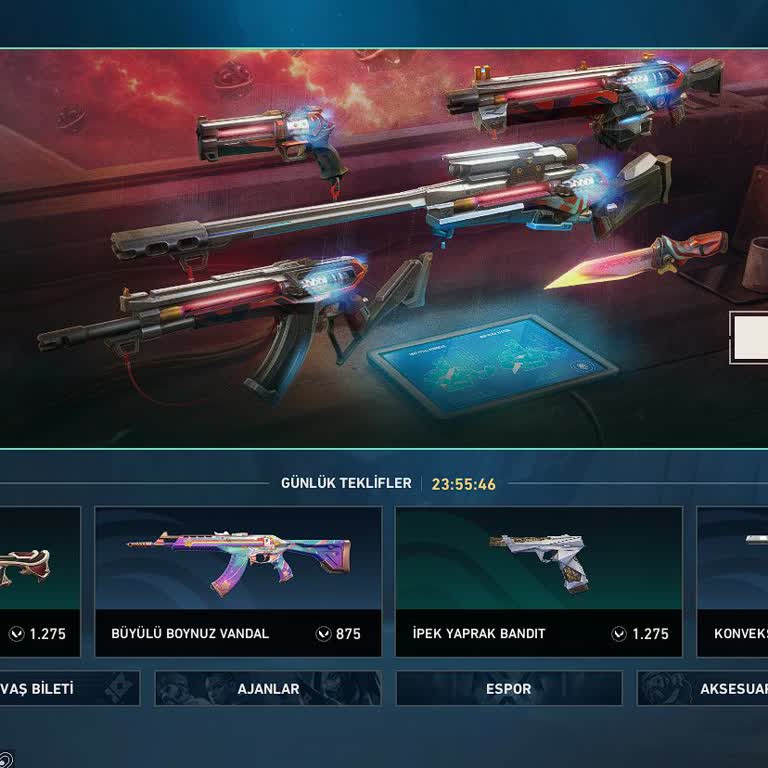This screenshot has height=768, width=768.
Task: Open the partially visible Konveks offer card
Action: 733,581
